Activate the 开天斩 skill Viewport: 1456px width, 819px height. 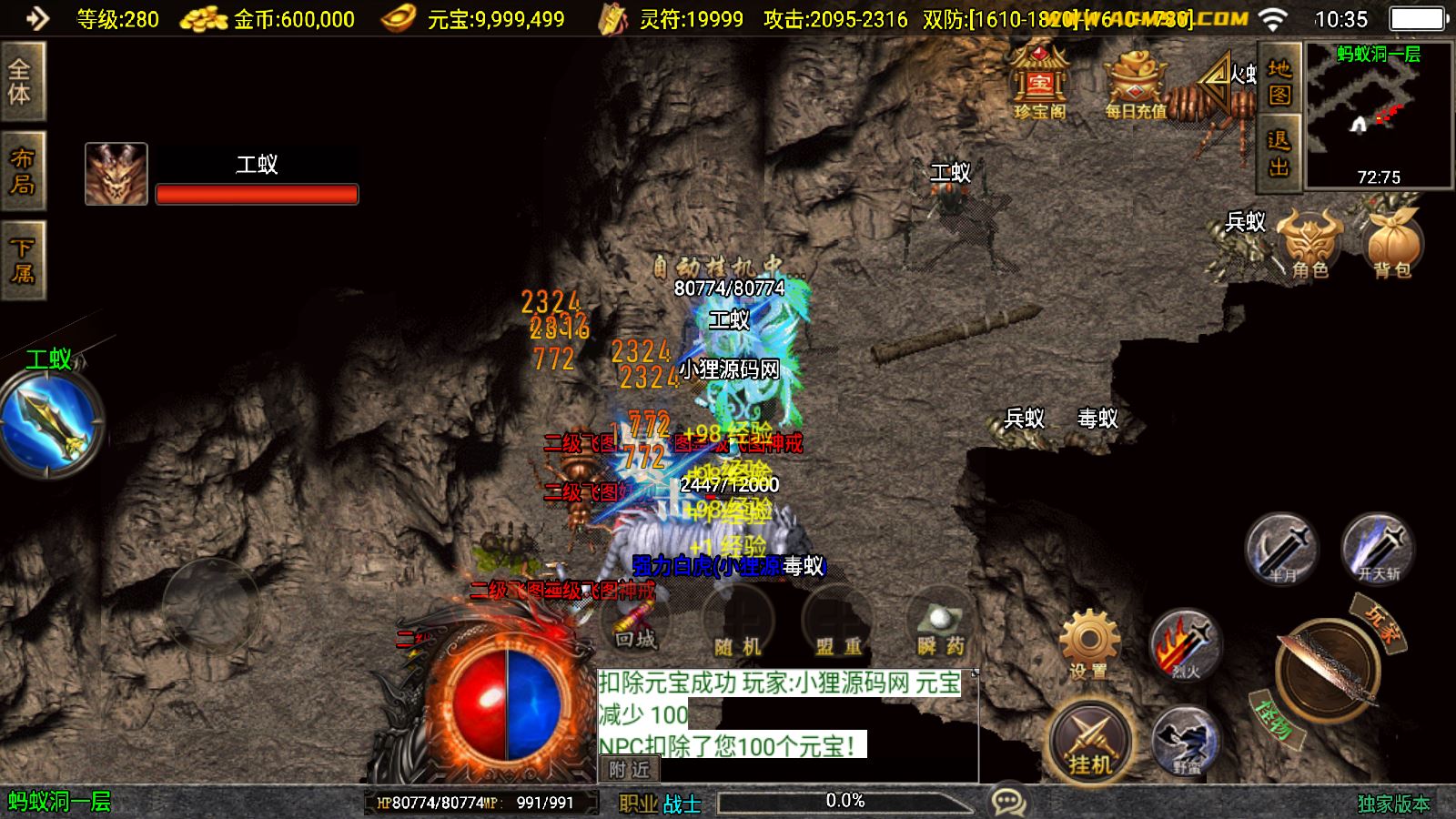point(1378,548)
